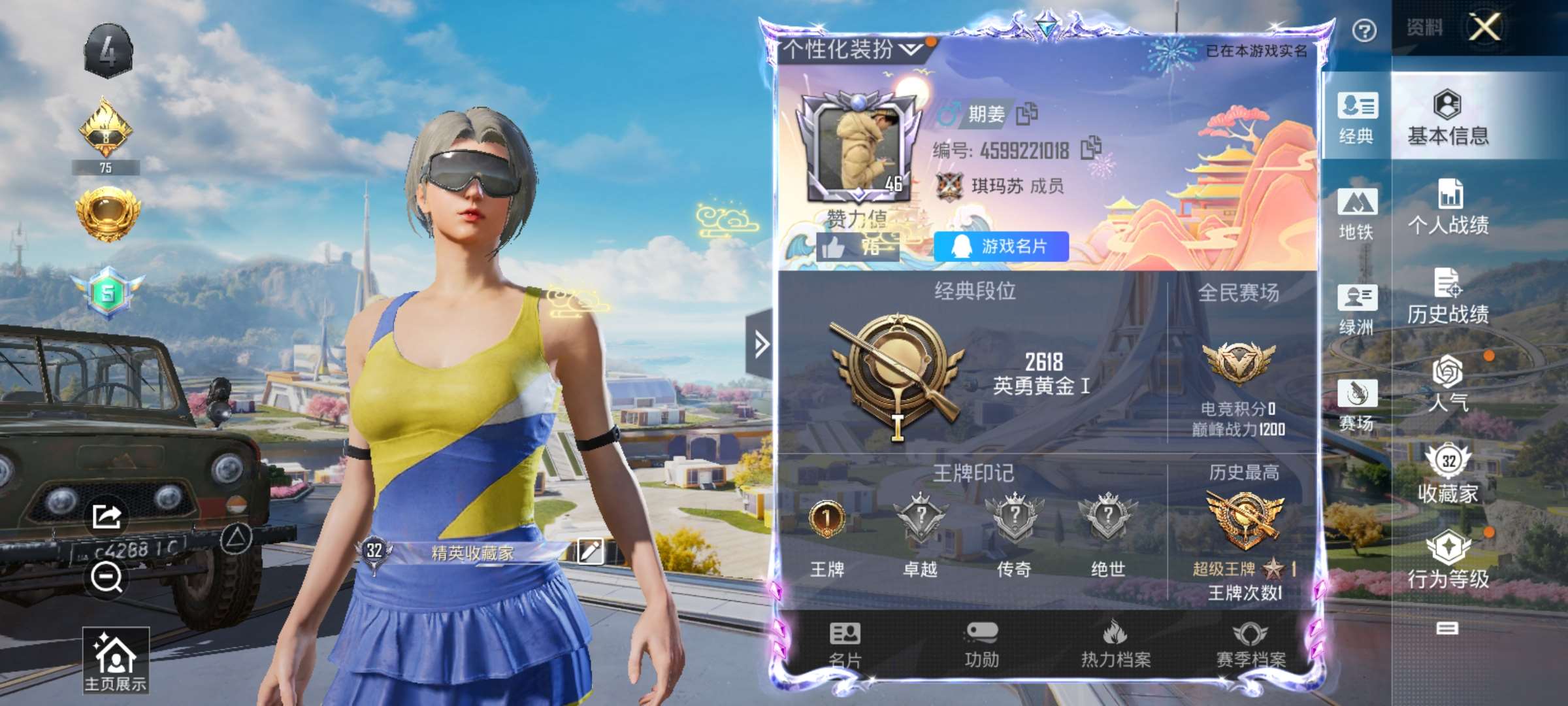
Task: Open the 功勋 section at the bottom
Action: coord(981,645)
